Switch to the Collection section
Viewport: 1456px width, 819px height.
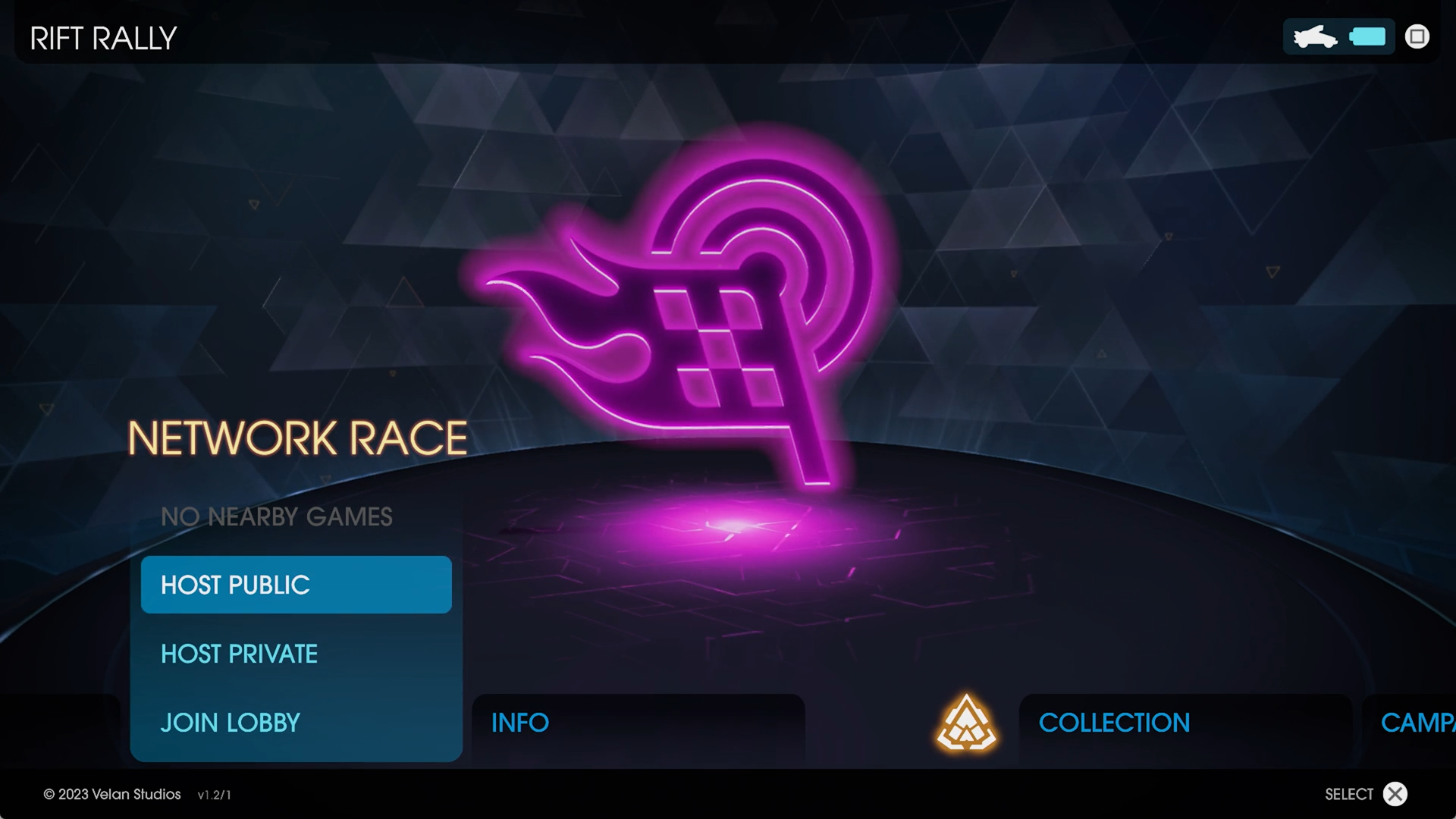pos(1183,723)
